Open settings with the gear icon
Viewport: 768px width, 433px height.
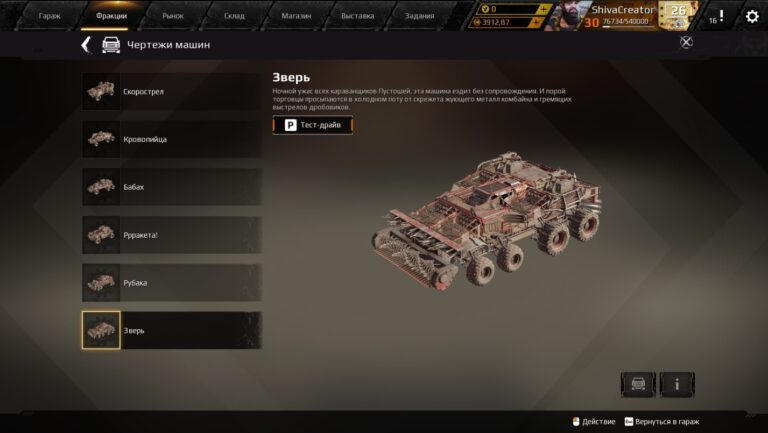coord(752,17)
